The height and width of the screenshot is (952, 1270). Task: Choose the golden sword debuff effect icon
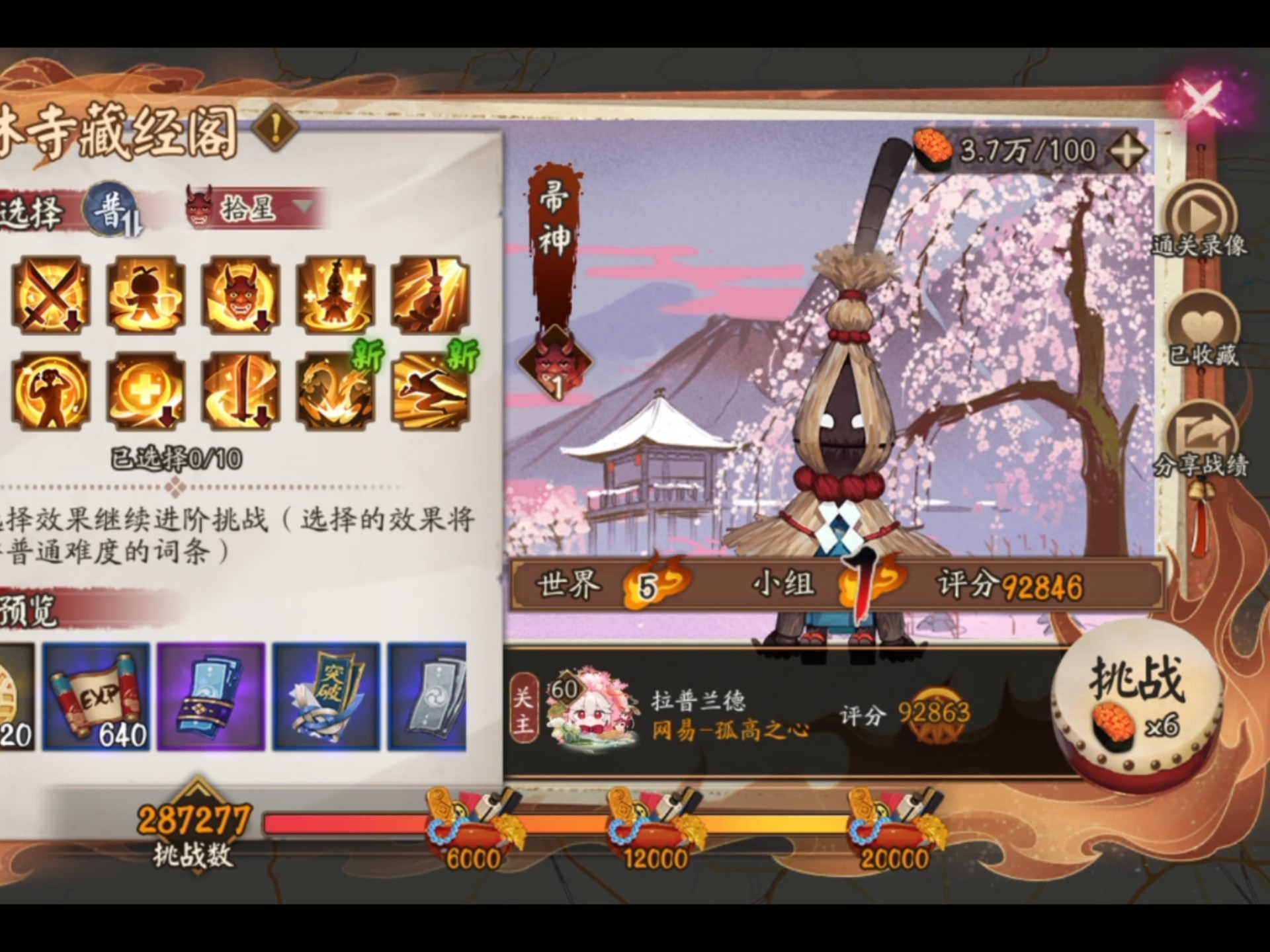coord(239,390)
